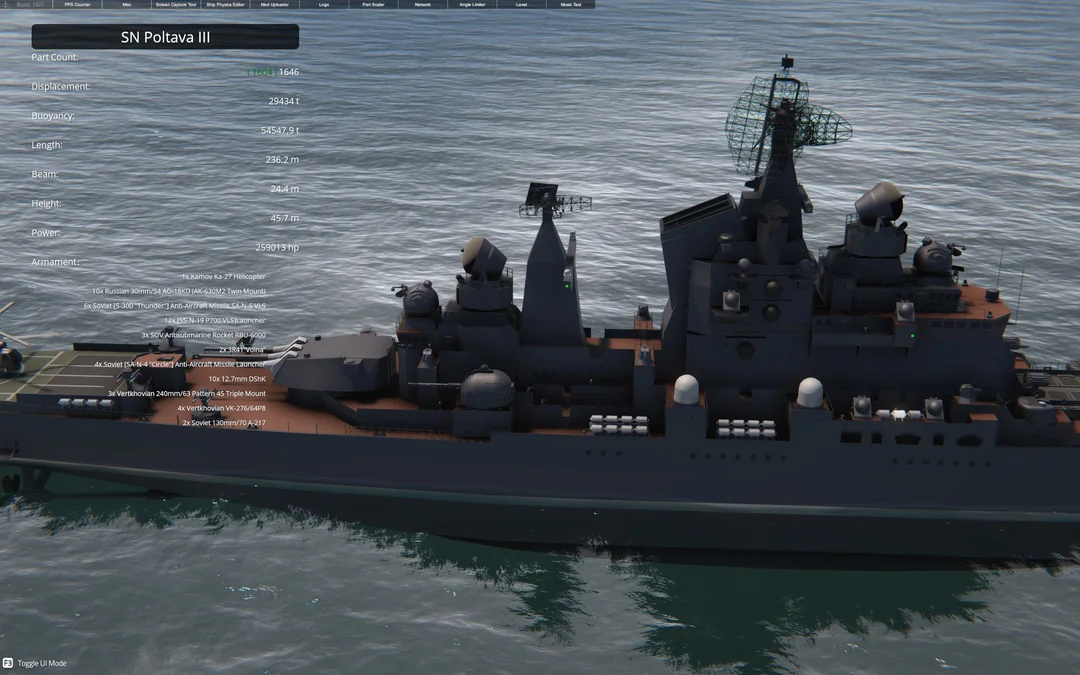
Task: Click the SN Poltava III ship name header
Action: click(x=165, y=37)
